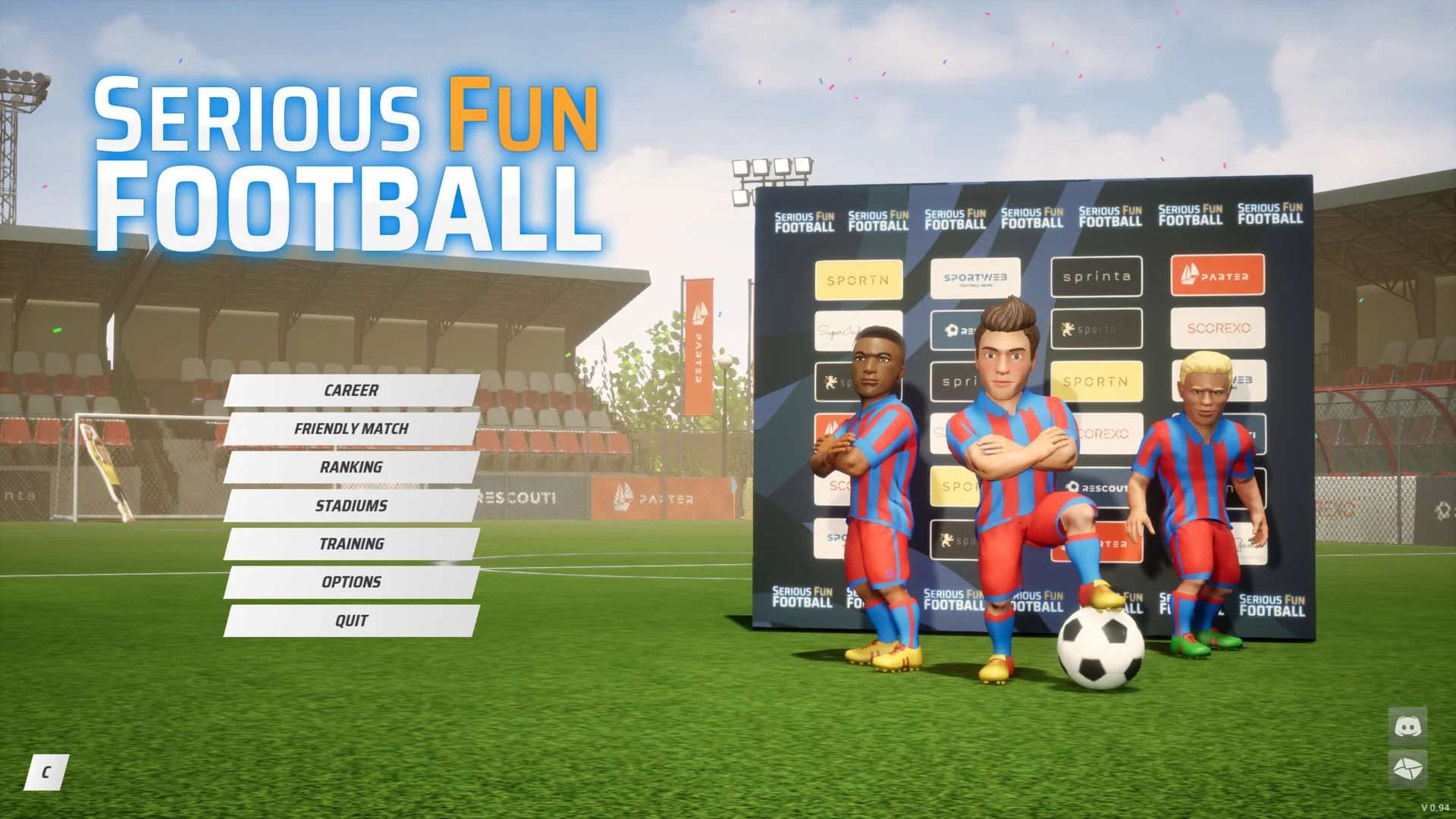1456x819 pixels.
Task: Select Friendly Match from the menu
Action: coord(350,428)
